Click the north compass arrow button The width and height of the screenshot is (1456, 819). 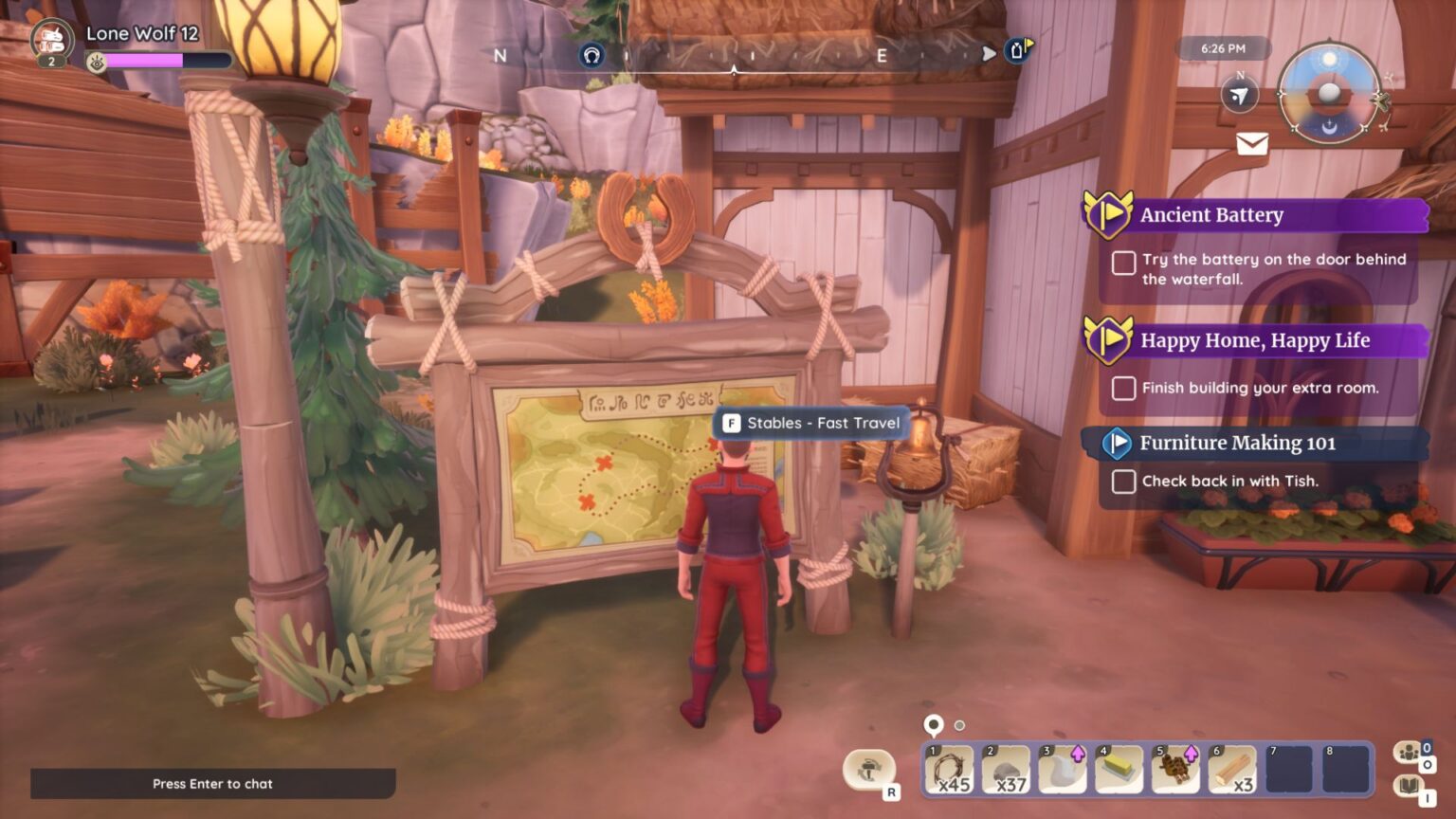[x=1239, y=95]
